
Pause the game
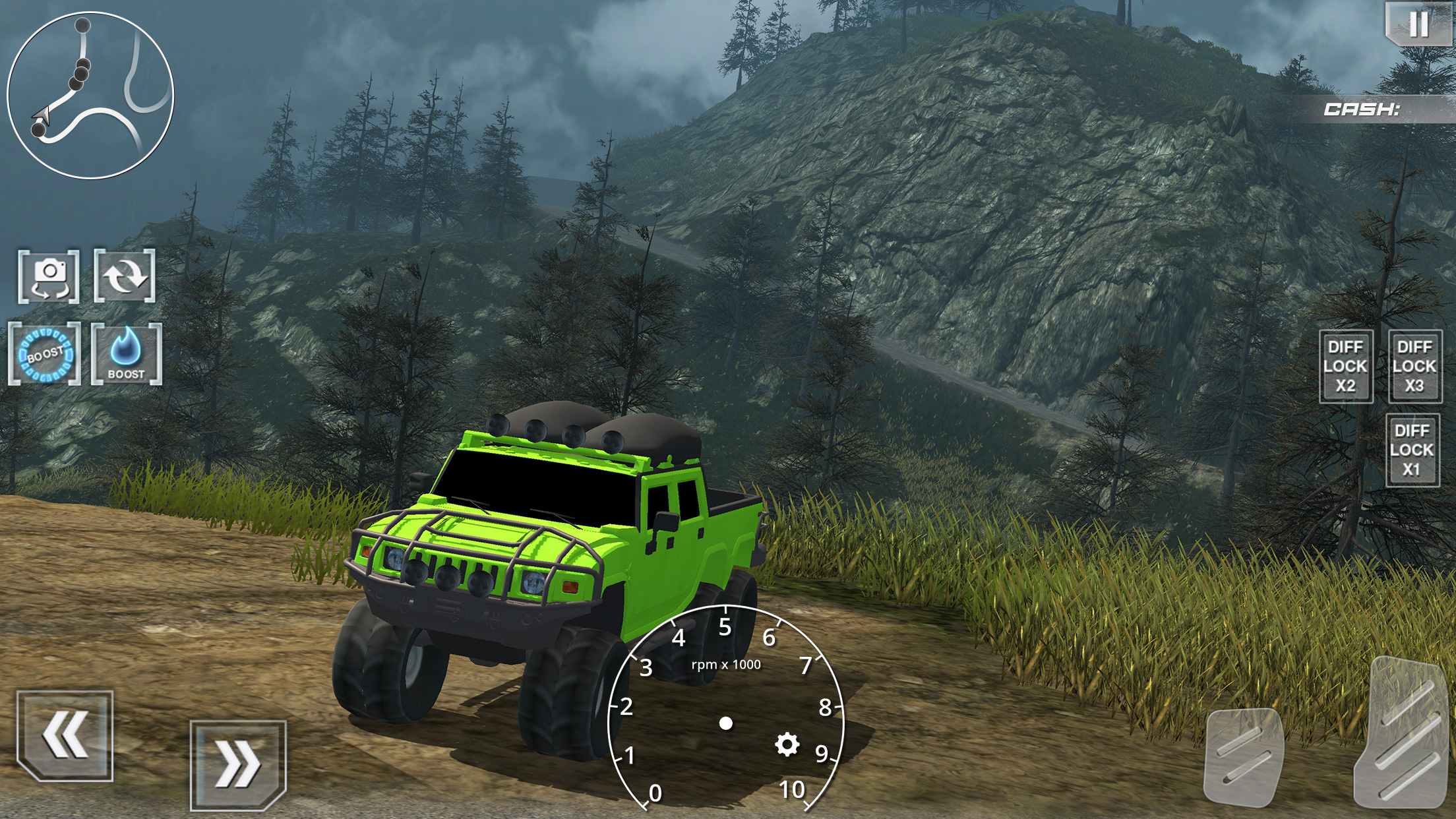pyautogui.click(x=1418, y=24)
